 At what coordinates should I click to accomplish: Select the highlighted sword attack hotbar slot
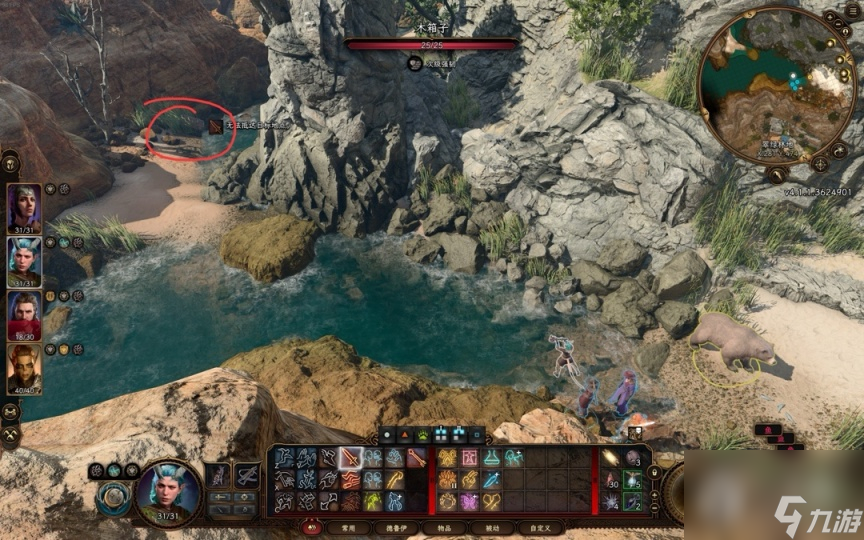(350, 458)
